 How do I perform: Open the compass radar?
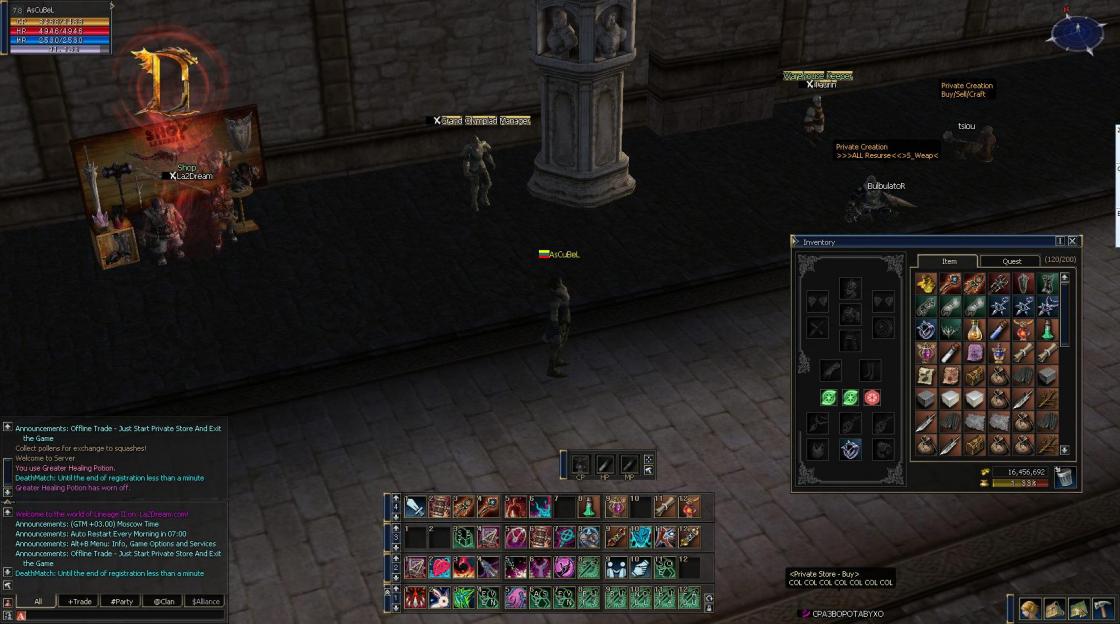coord(1075,33)
